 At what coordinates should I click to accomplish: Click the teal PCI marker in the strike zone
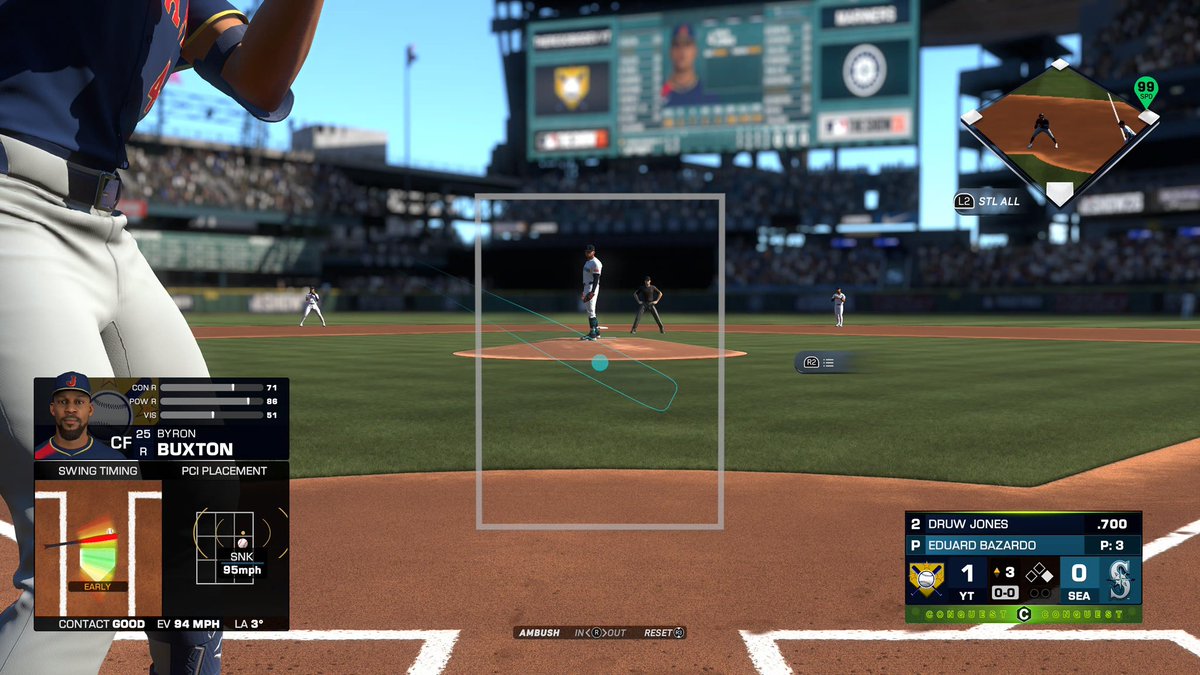click(x=599, y=363)
